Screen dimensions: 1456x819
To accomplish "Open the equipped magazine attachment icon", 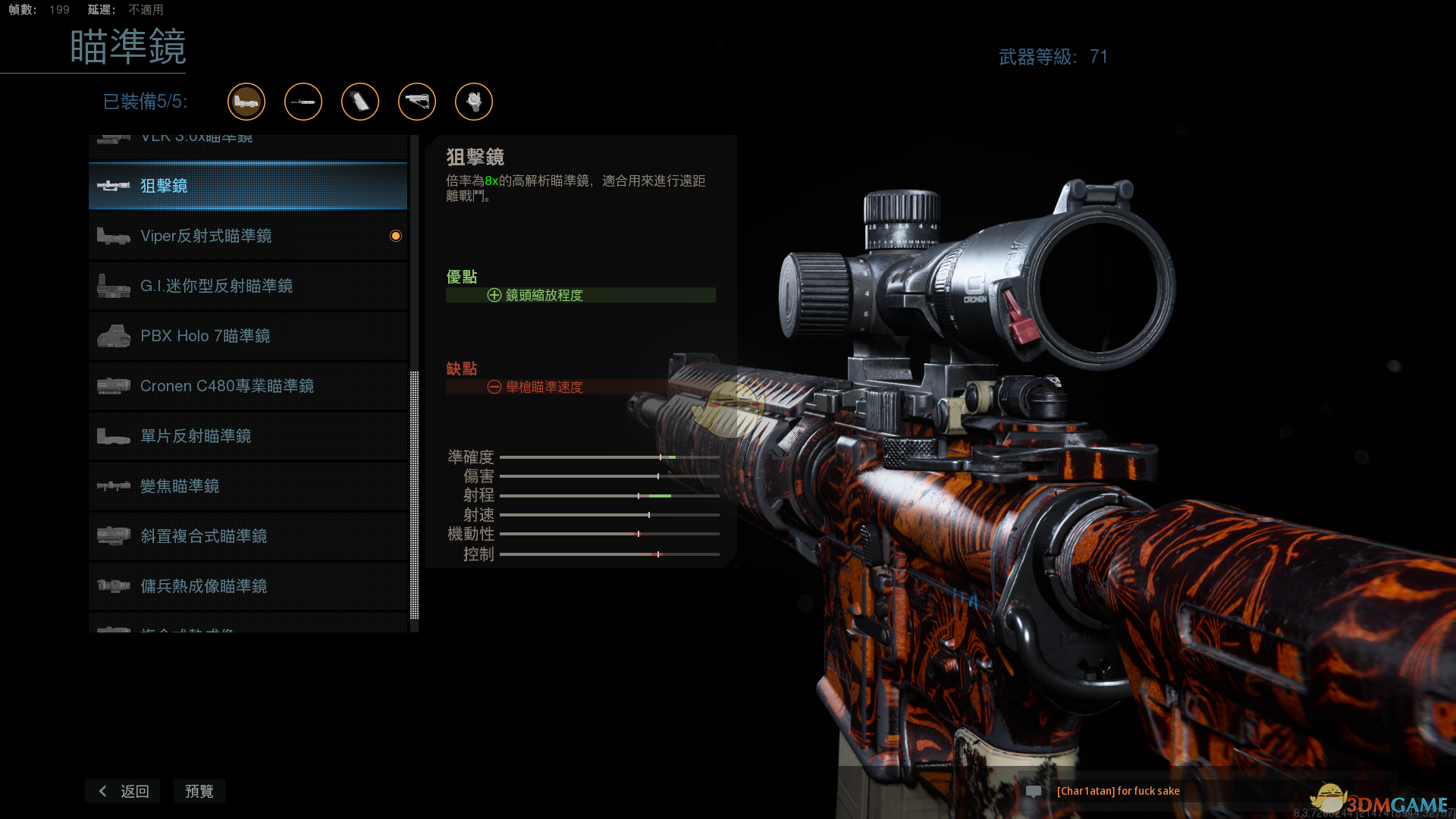I will (x=360, y=102).
